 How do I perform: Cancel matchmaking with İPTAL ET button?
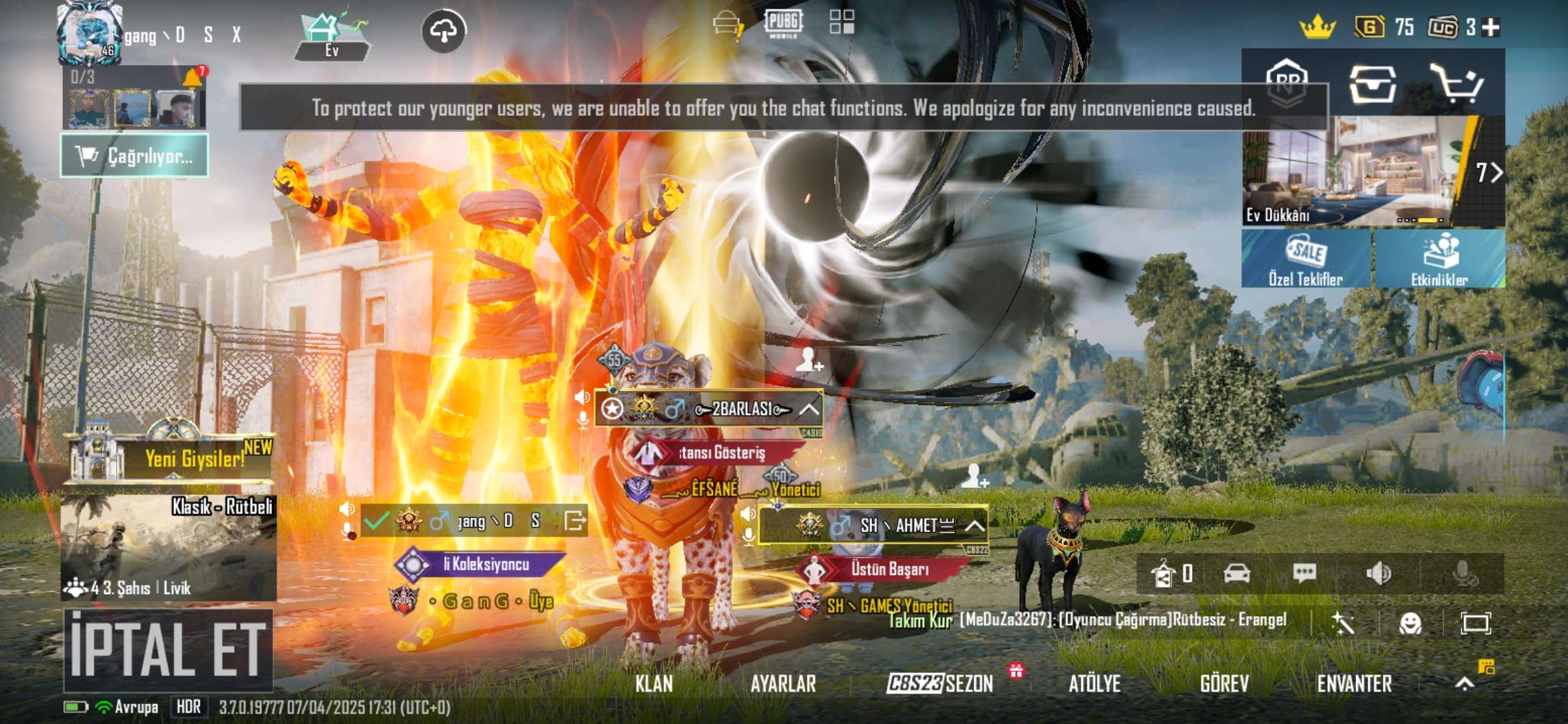168,649
